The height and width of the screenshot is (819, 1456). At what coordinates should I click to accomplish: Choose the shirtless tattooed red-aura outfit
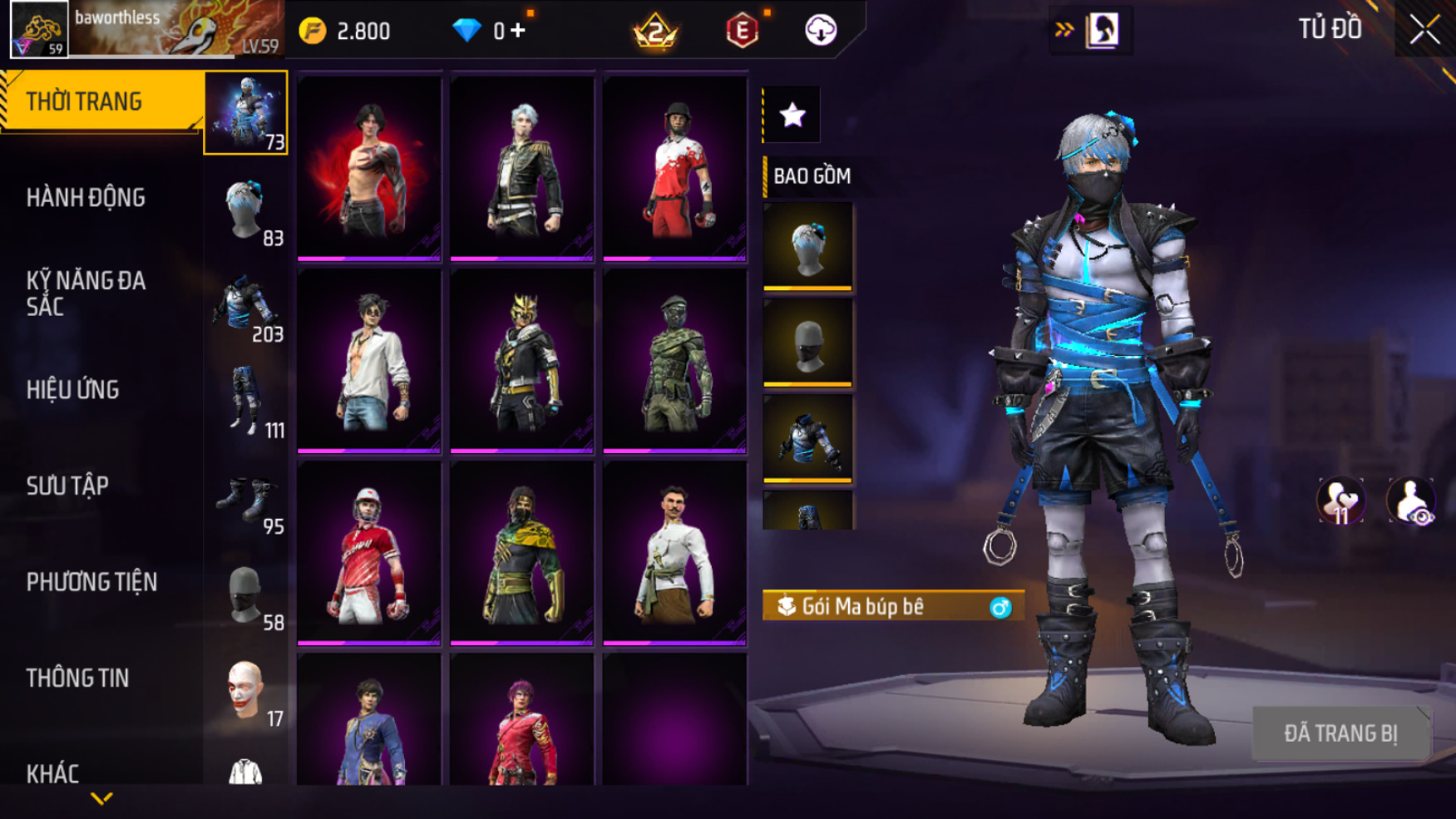369,168
